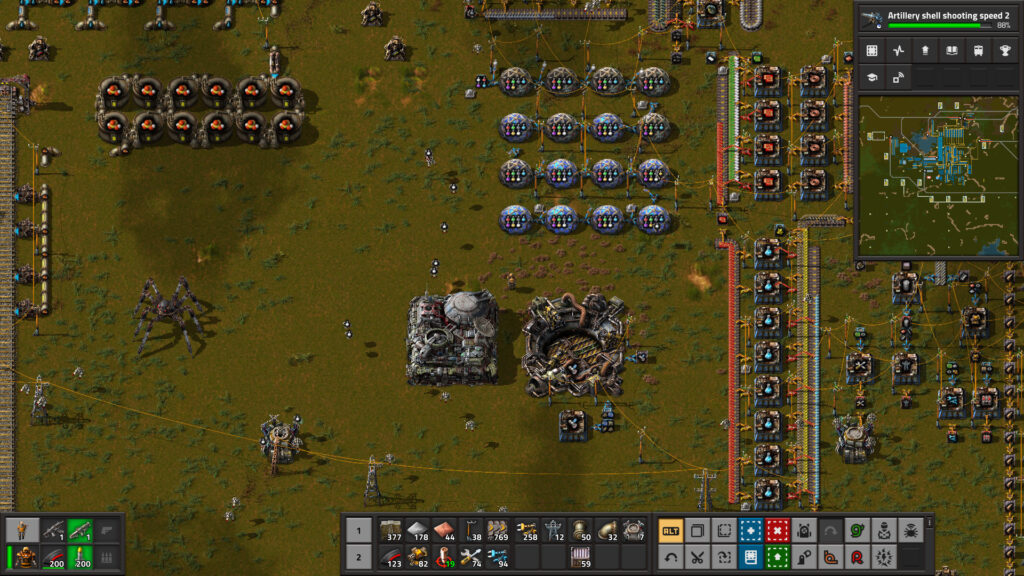Open the open-book icon panel
The height and width of the screenshot is (576, 1024).
click(950, 51)
